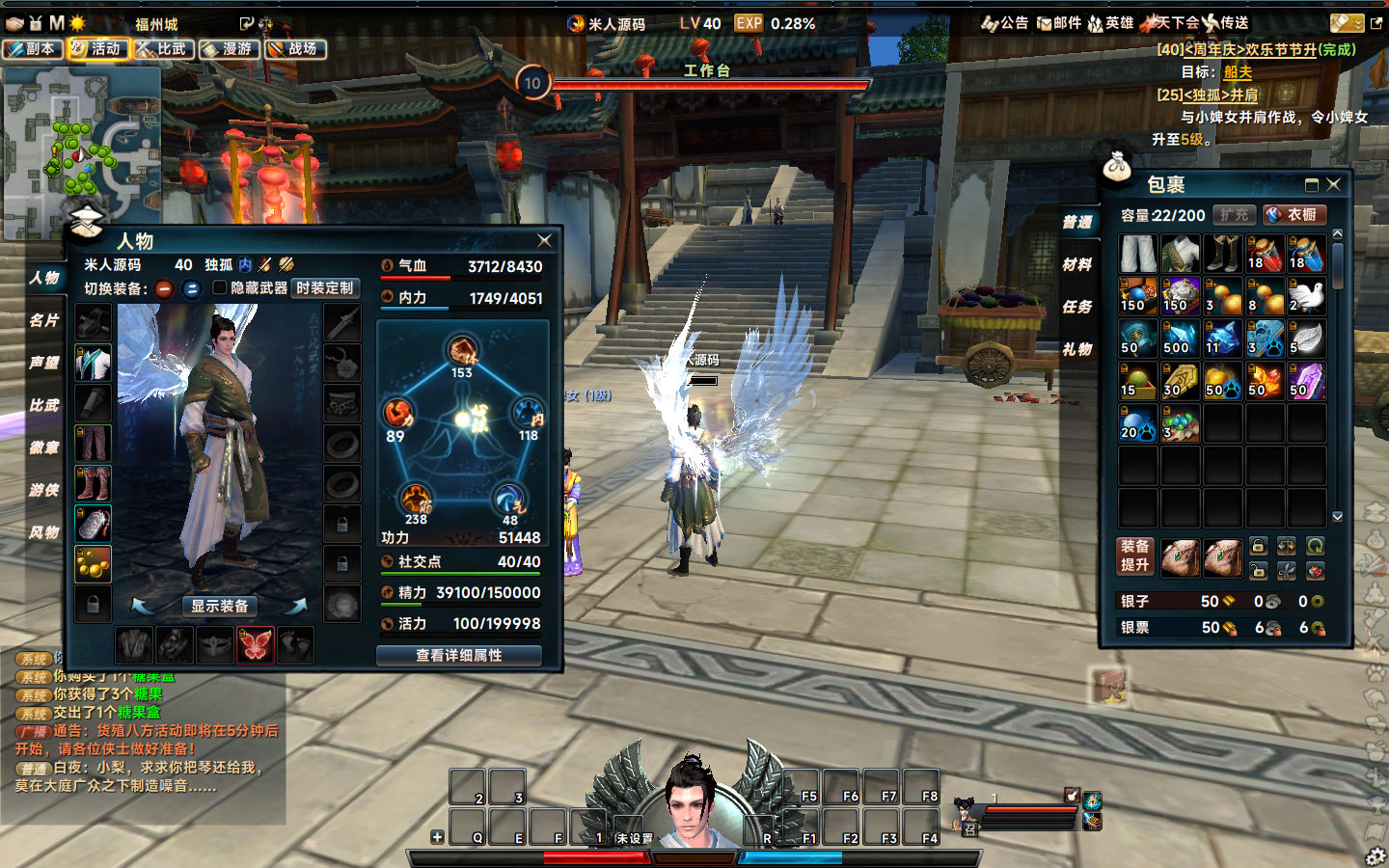Screen dimensions: 1389x868
Task: Open the 衣橱 wardrobe
Action: [1294, 214]
